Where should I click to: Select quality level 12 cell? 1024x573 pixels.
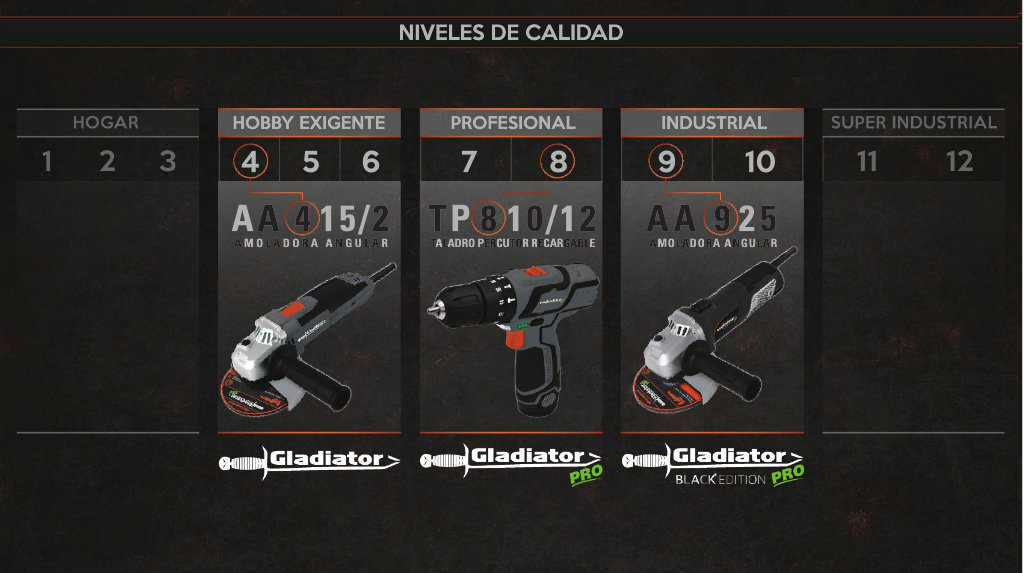(x=959, y=161)
